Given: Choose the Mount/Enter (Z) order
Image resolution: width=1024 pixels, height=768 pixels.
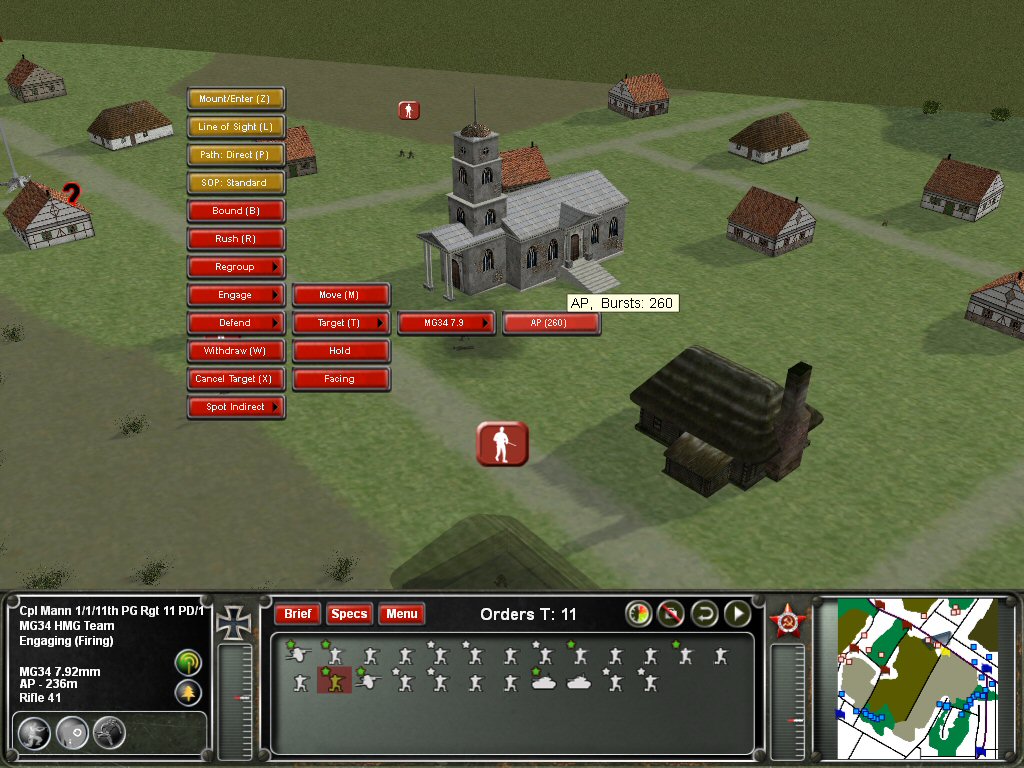Looking at the screenshot, I should (x=236, y=99).
